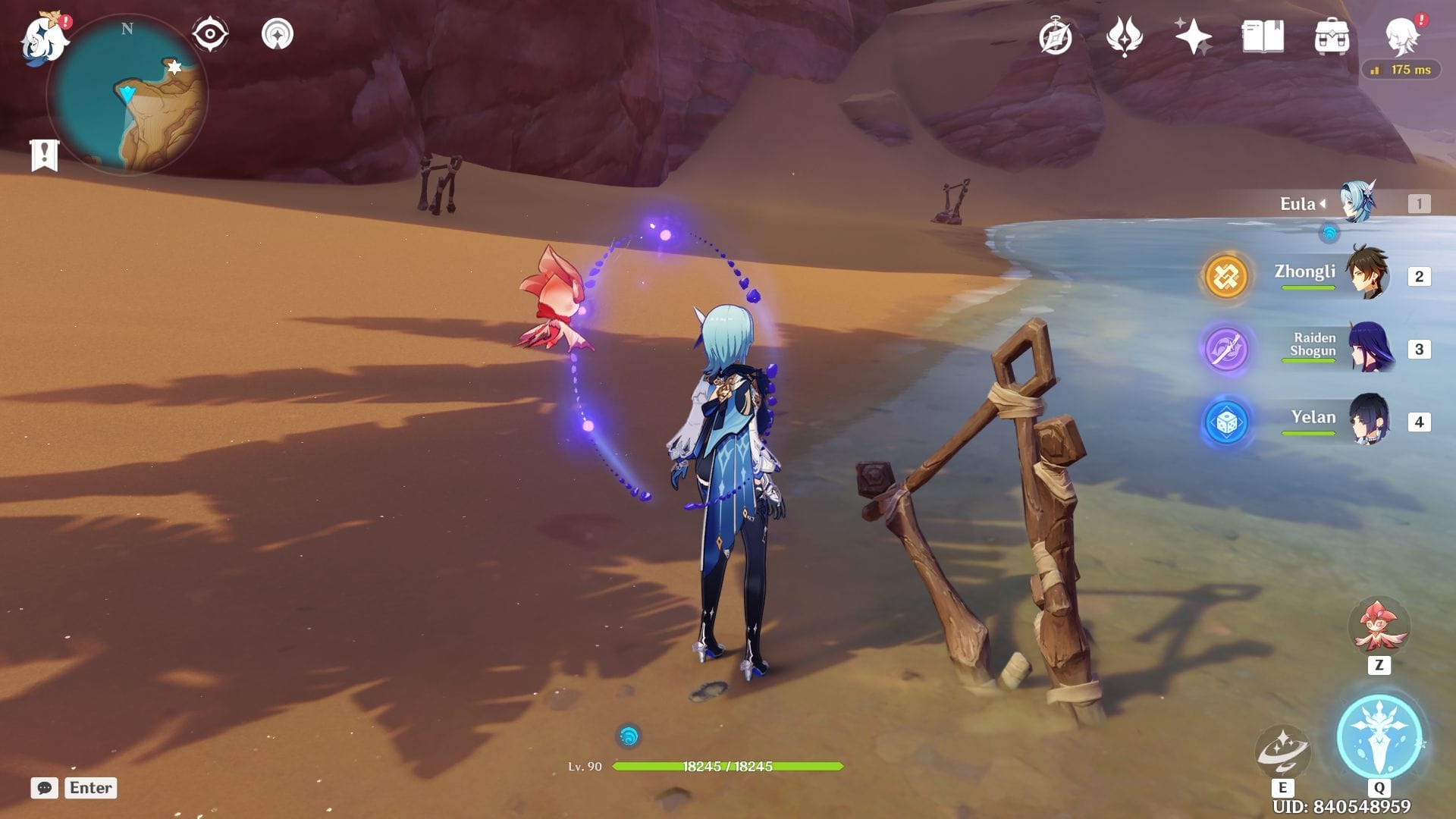Select Eula in the party list

[1356, 202]
